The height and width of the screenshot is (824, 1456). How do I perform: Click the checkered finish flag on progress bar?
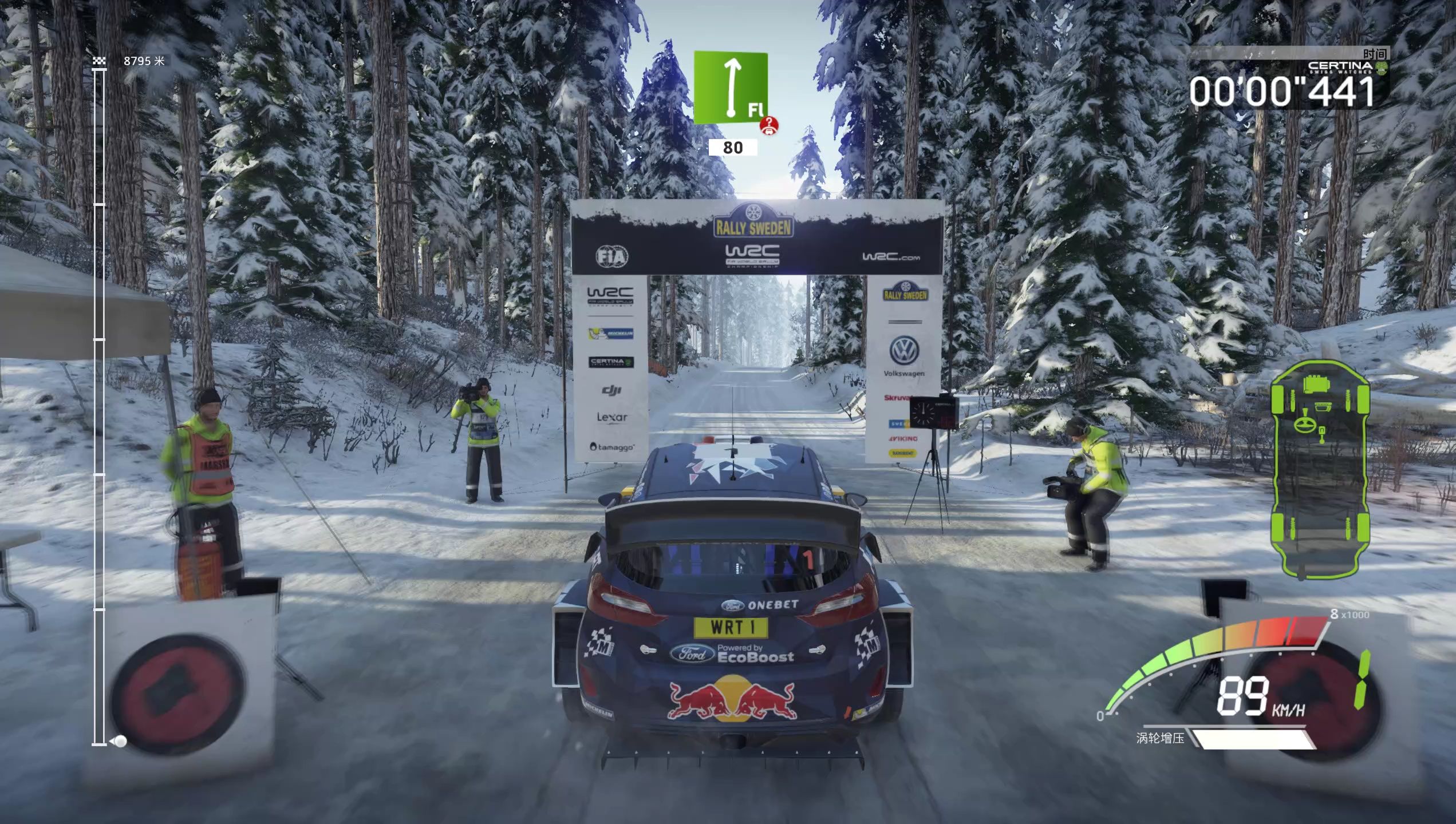tap(99, 61)
